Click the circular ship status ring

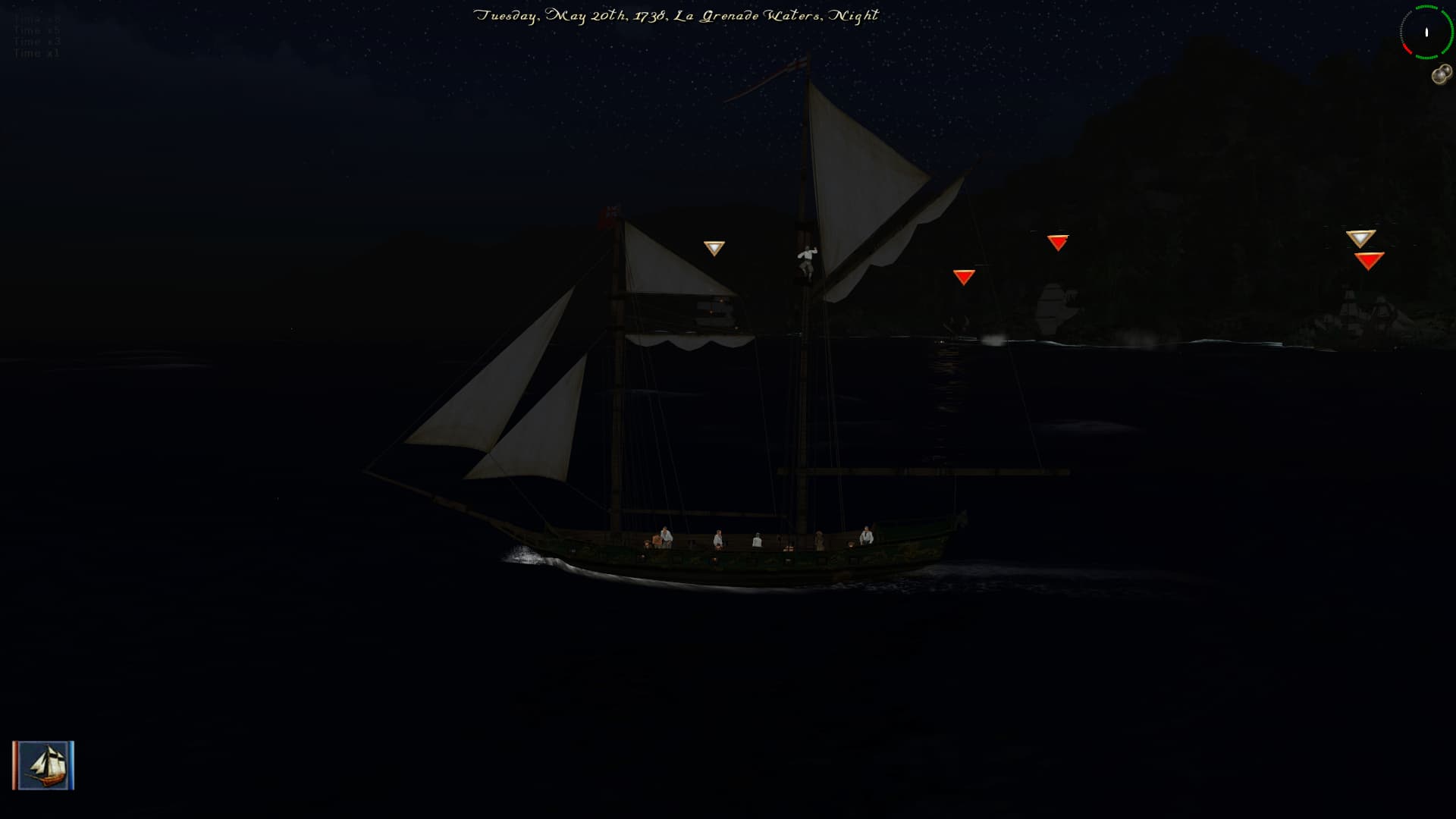(x=1426, y=33)
